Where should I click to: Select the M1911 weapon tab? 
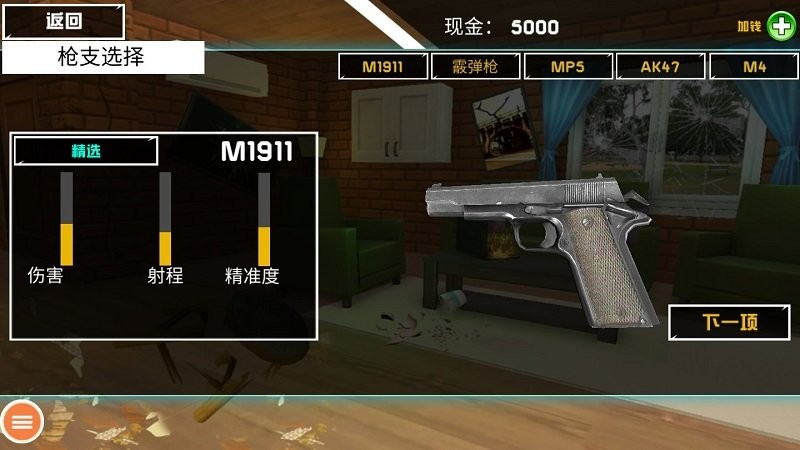(384, 67)
